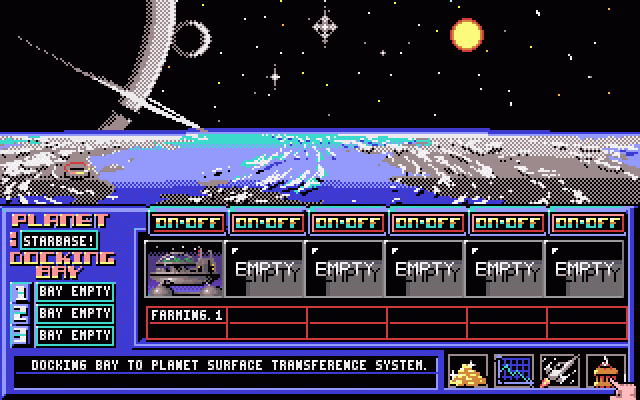Show the line graph chart screen
Image resolution: width=640 pixels, height=400 pixels.
pos(514,371)
